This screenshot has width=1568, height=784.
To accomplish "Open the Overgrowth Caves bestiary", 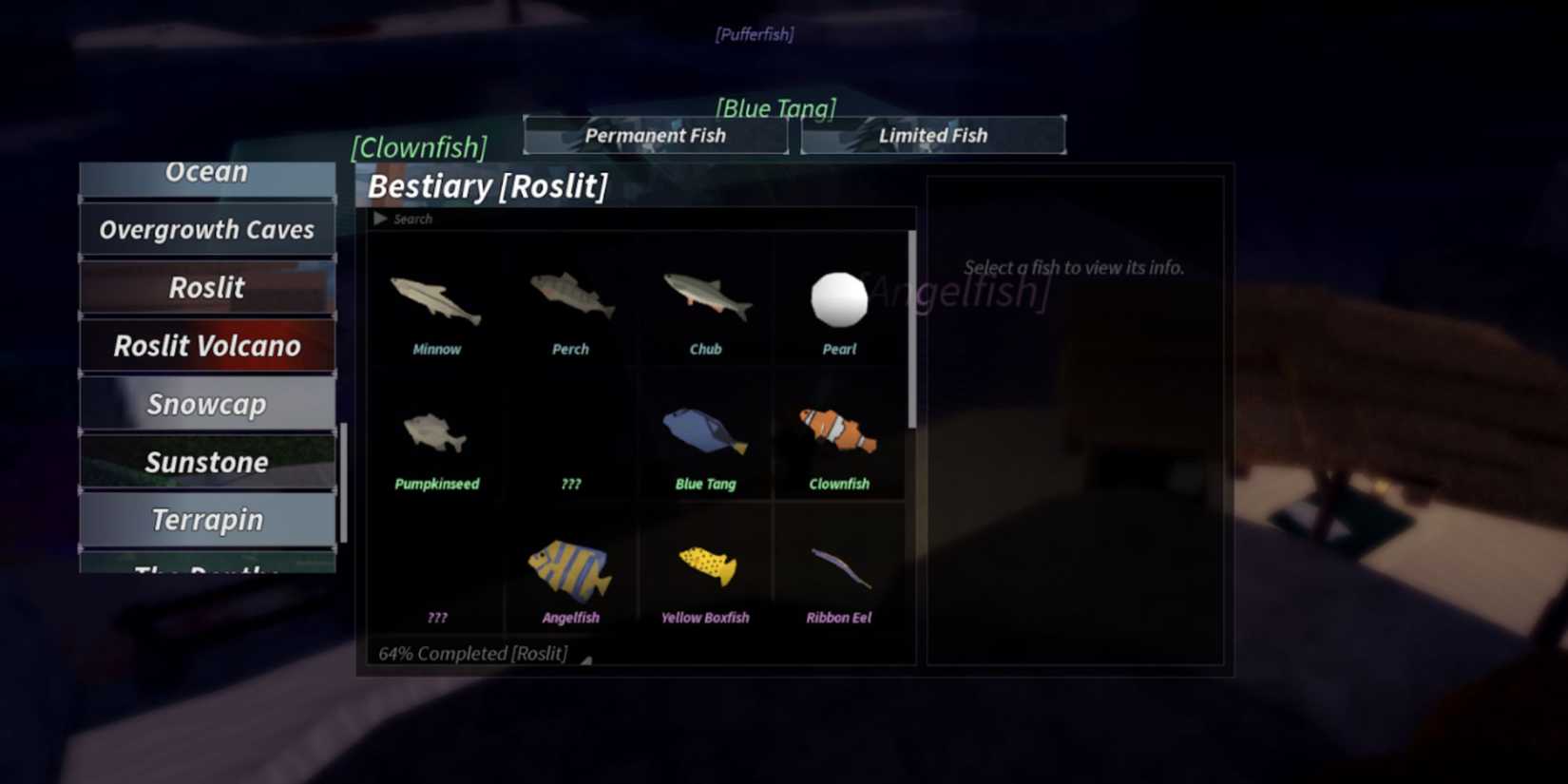I will point(206,229).
